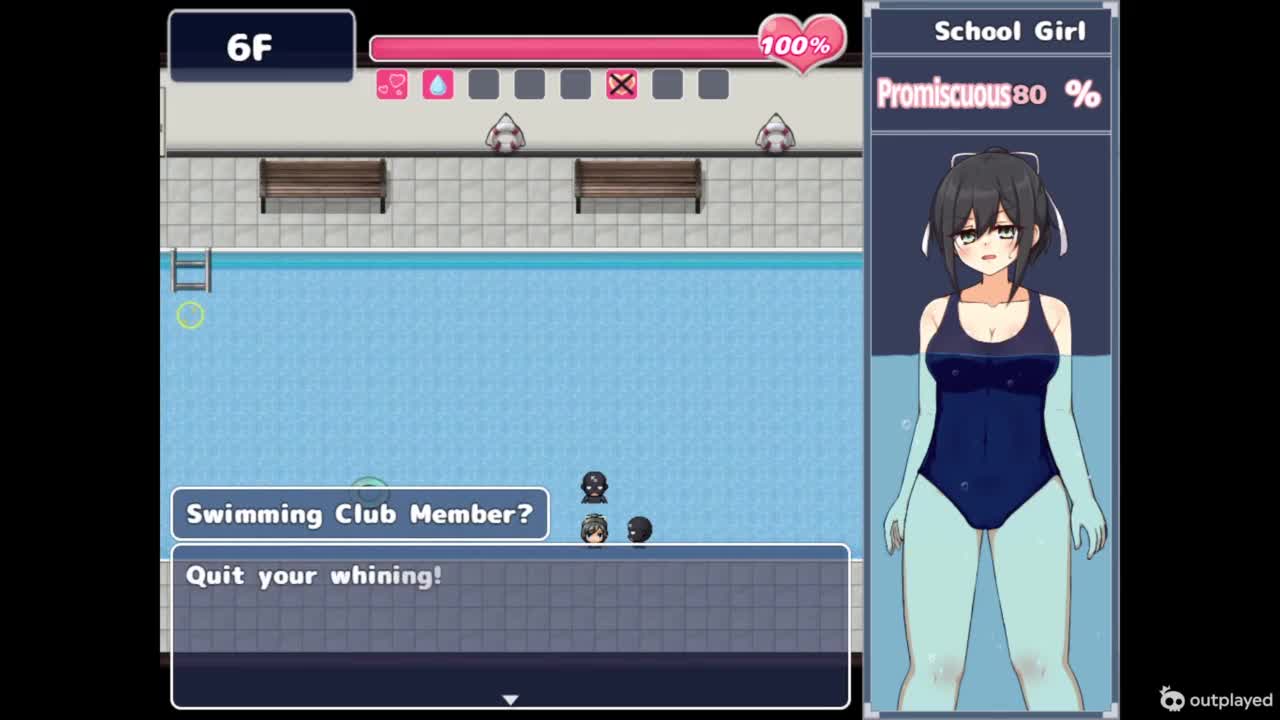Click the pink hearts status icon

(x=392, y=85)
